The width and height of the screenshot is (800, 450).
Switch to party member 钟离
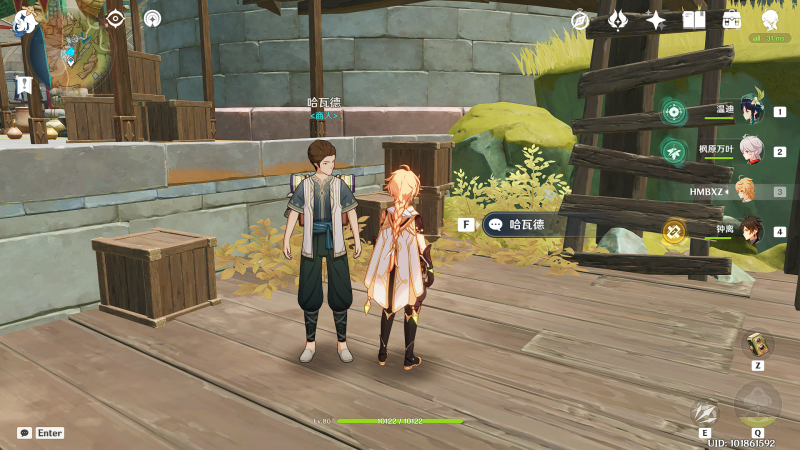coord(748,231)
